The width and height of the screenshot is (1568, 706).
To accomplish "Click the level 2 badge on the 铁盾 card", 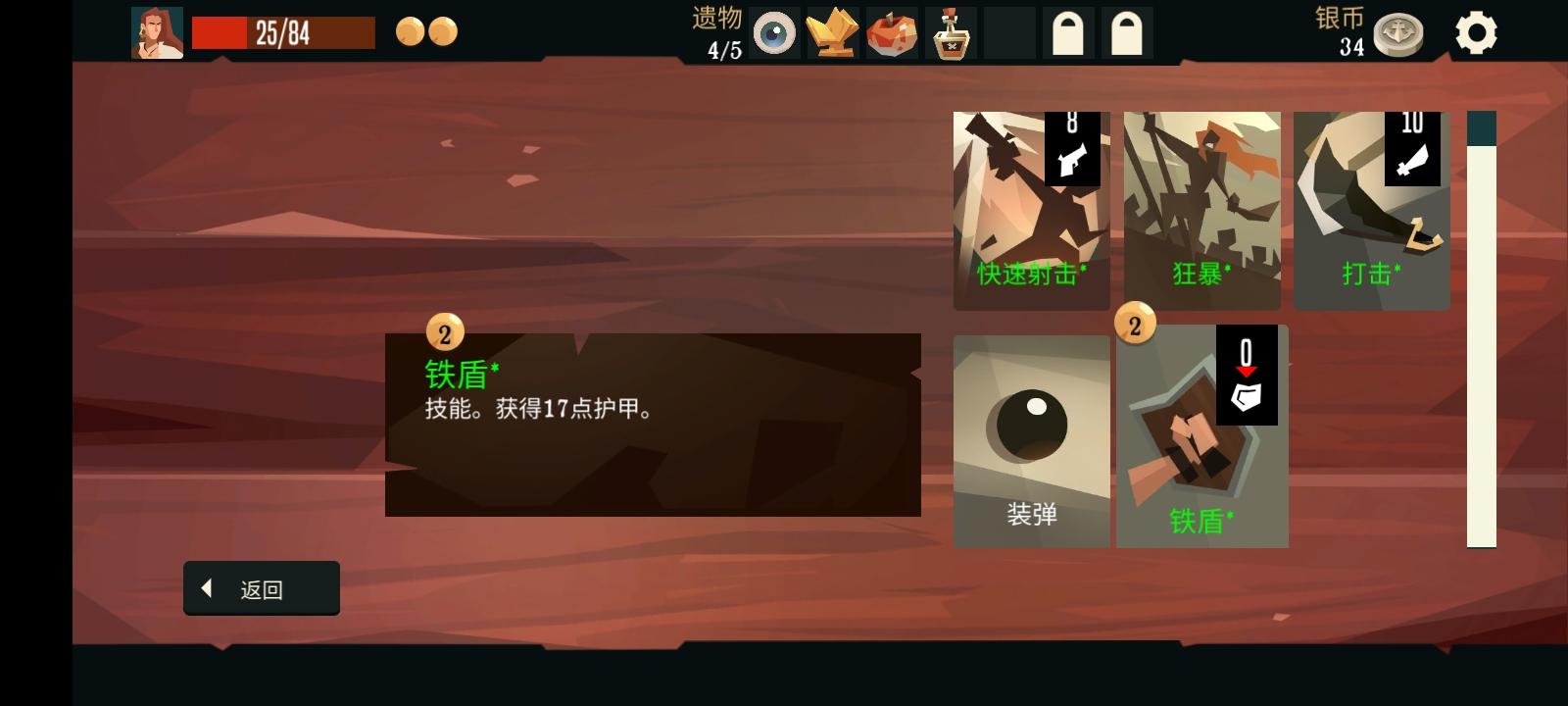I will coord(1134,325).
